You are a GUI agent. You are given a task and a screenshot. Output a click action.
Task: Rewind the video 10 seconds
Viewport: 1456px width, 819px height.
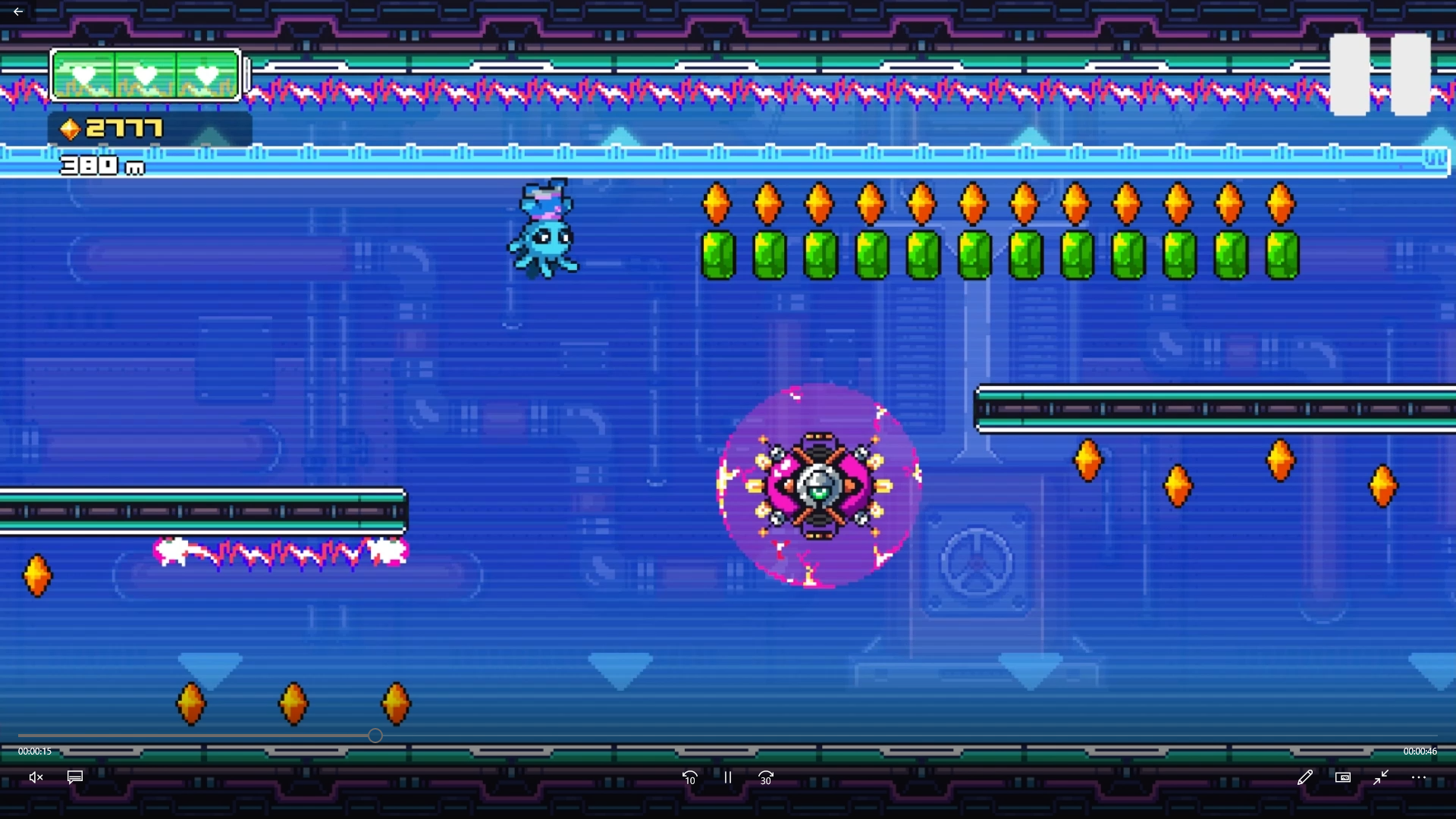click(x=689, y=777)
